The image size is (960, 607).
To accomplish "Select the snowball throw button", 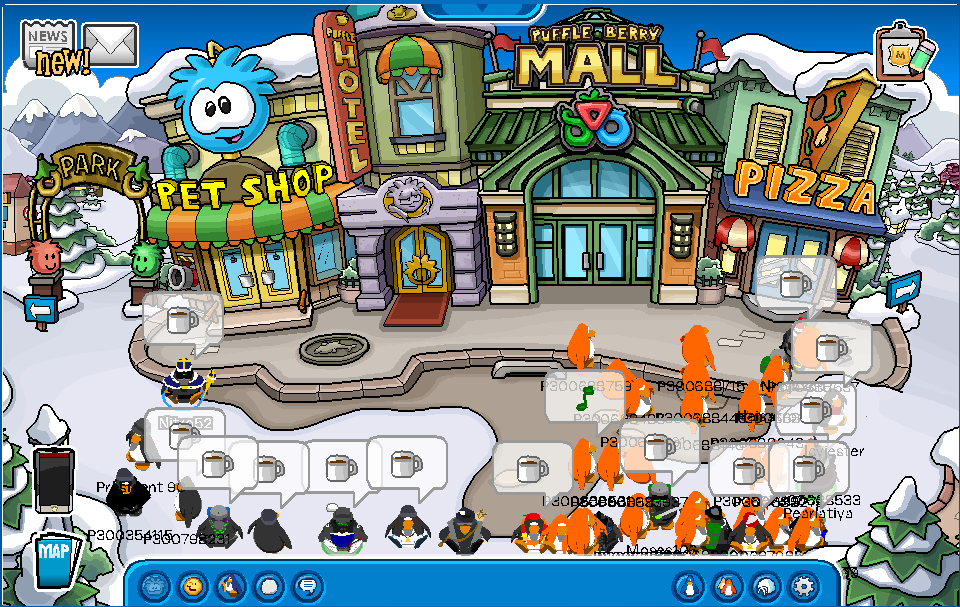I will [269, 585].
